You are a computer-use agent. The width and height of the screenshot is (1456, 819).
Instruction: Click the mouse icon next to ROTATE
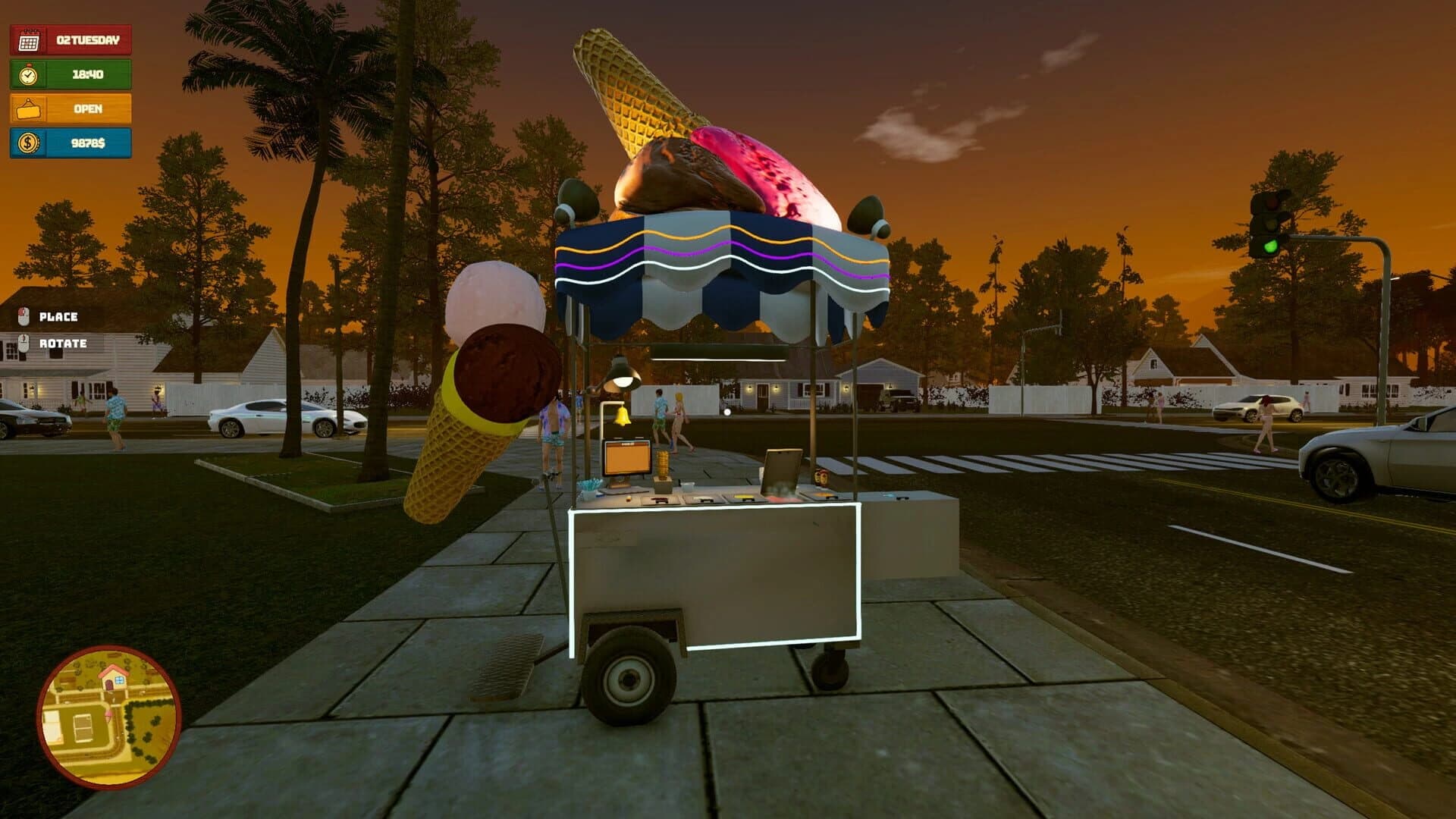[25, 343]
